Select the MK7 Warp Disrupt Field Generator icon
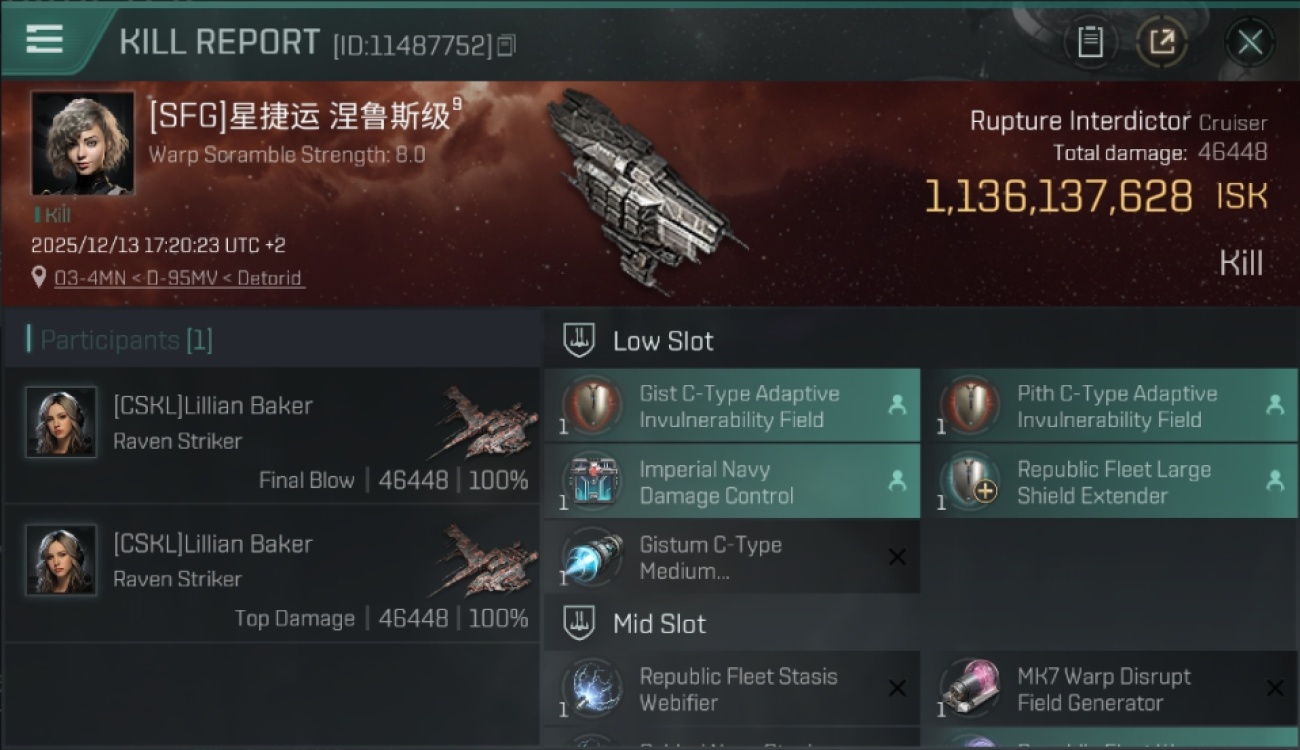 click(x=969, y=688)
